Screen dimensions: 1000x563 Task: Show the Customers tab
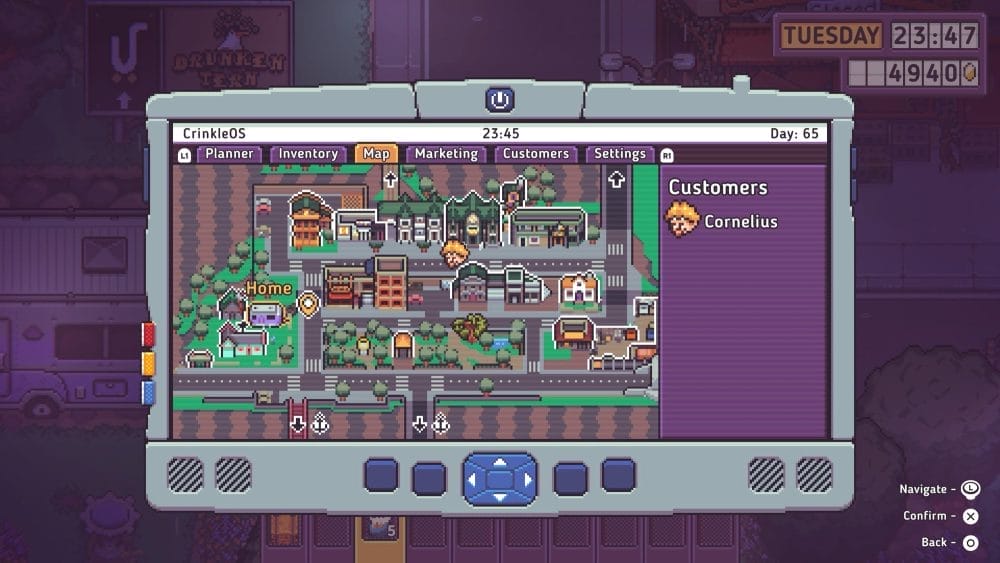(535, 154)
